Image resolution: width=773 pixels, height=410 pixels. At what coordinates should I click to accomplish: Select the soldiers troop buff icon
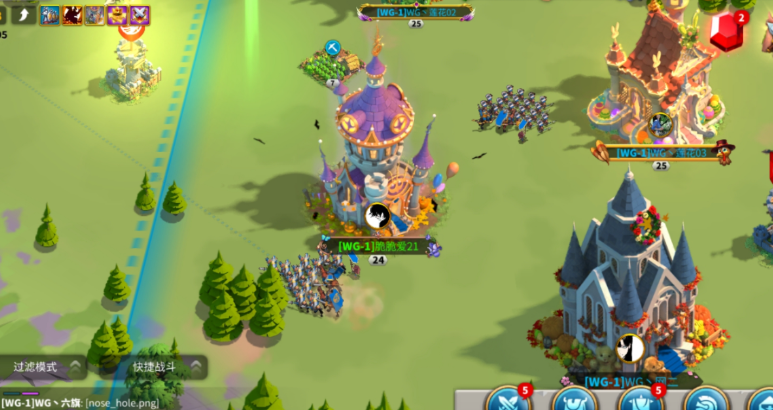pos(49,15)
